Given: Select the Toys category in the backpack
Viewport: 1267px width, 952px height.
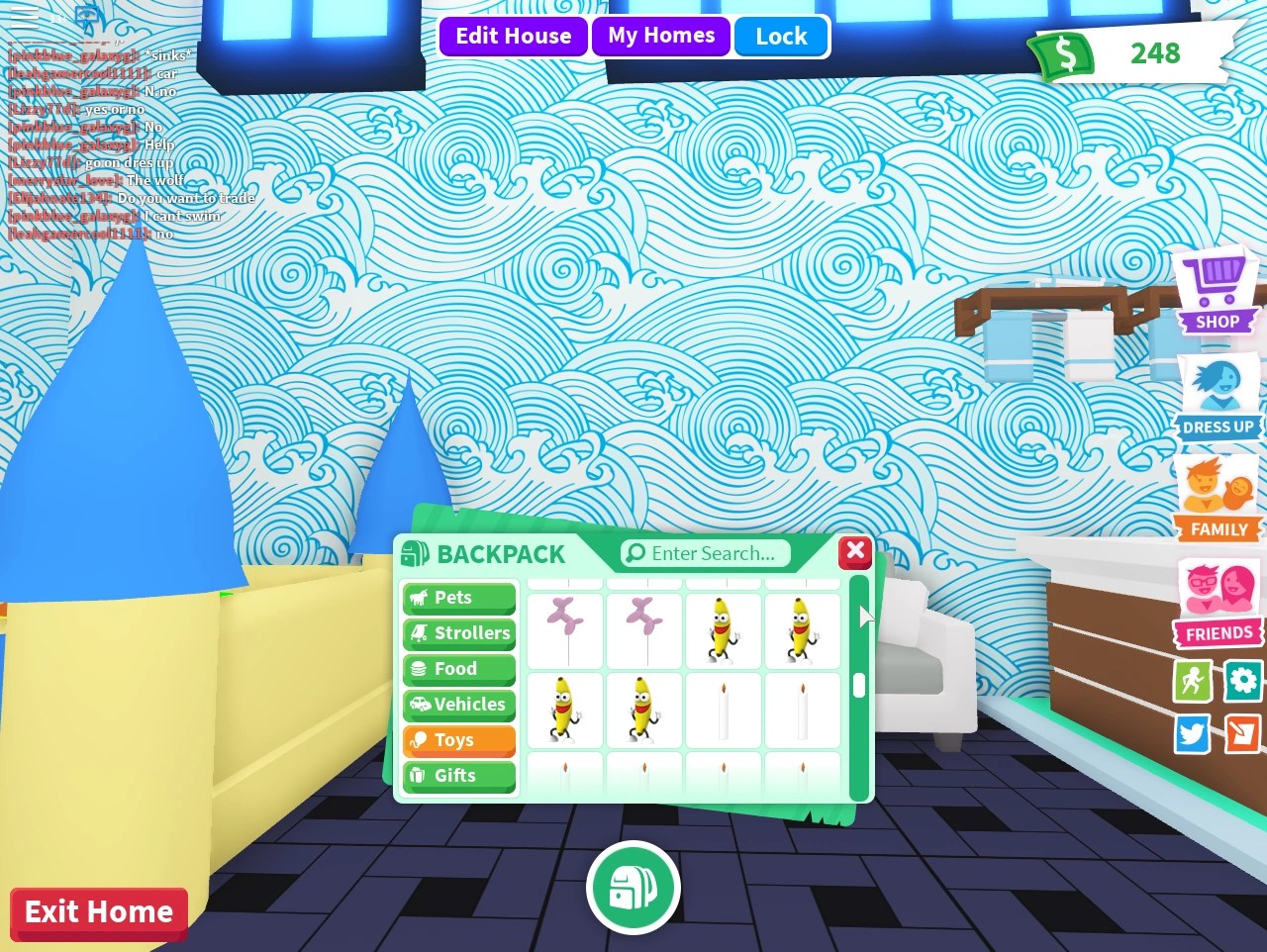Looking at the screenshot, I should pyautogui.click(x=457, y=740).
